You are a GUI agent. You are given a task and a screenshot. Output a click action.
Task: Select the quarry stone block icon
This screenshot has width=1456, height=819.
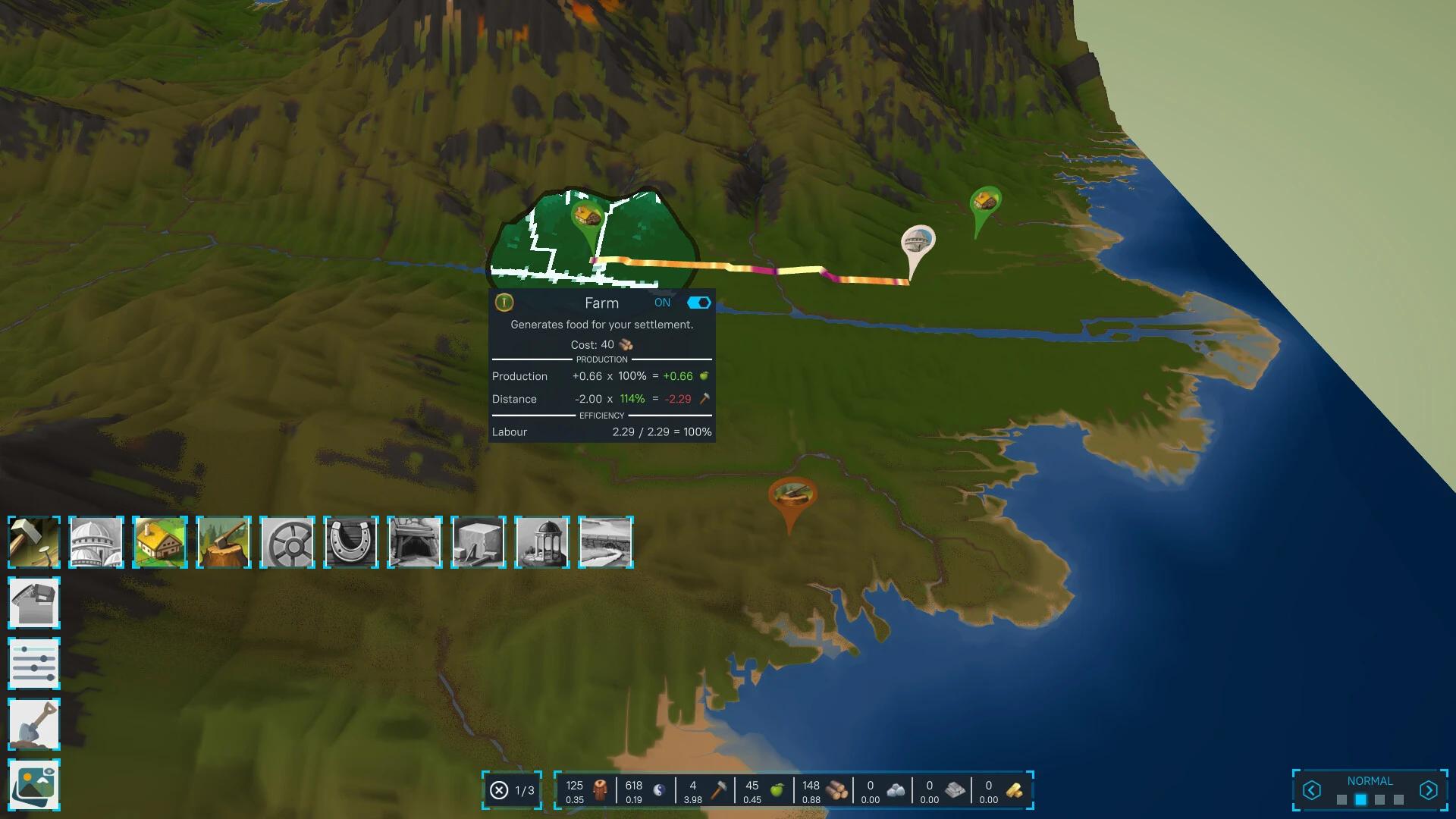click(479, 541)
